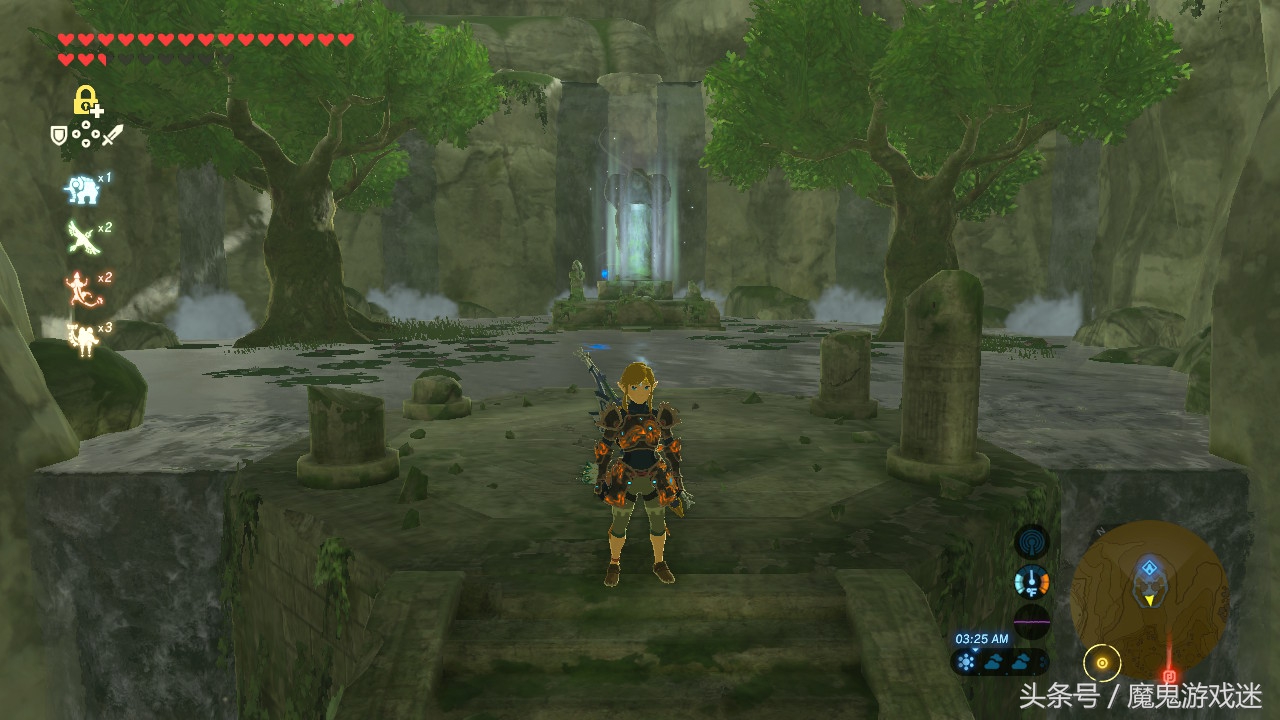Click the noise meter circle
This screenshot has height=720, width=1280.
(1031, 621)
